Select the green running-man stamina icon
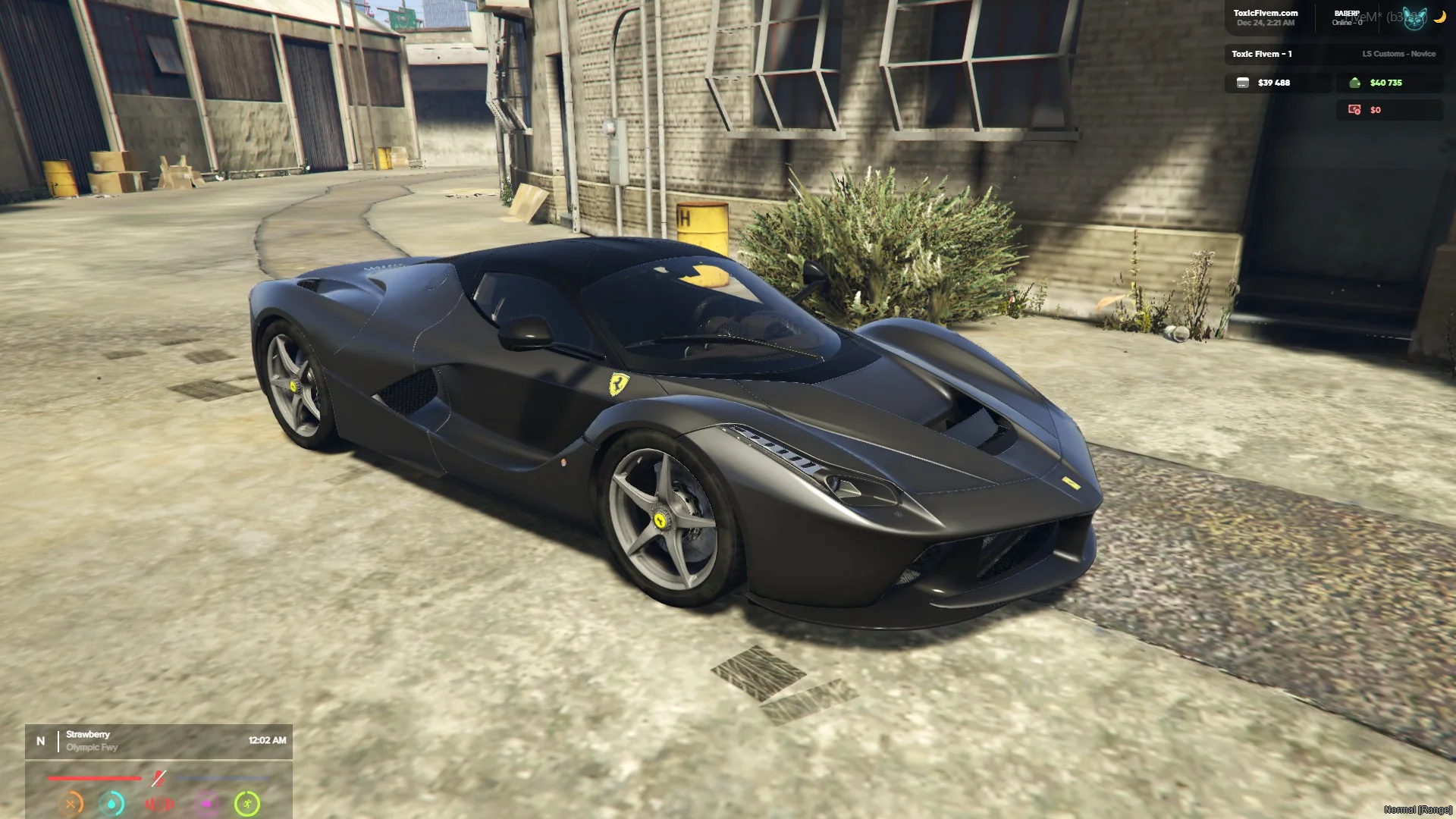 tap(247, 803)
